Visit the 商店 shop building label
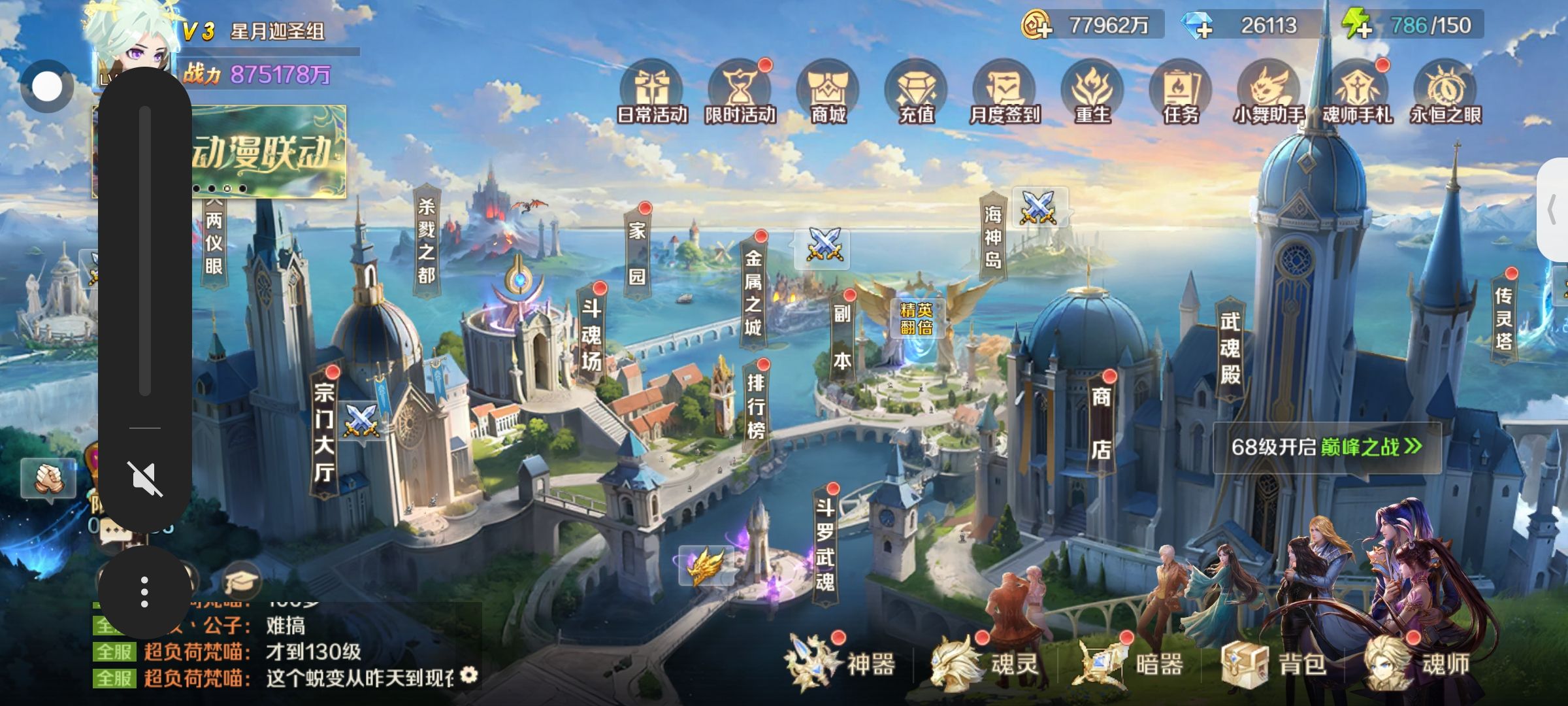Image resolution: width=1568 pixels, height=706 pixels. click(x=1101, y=422)
